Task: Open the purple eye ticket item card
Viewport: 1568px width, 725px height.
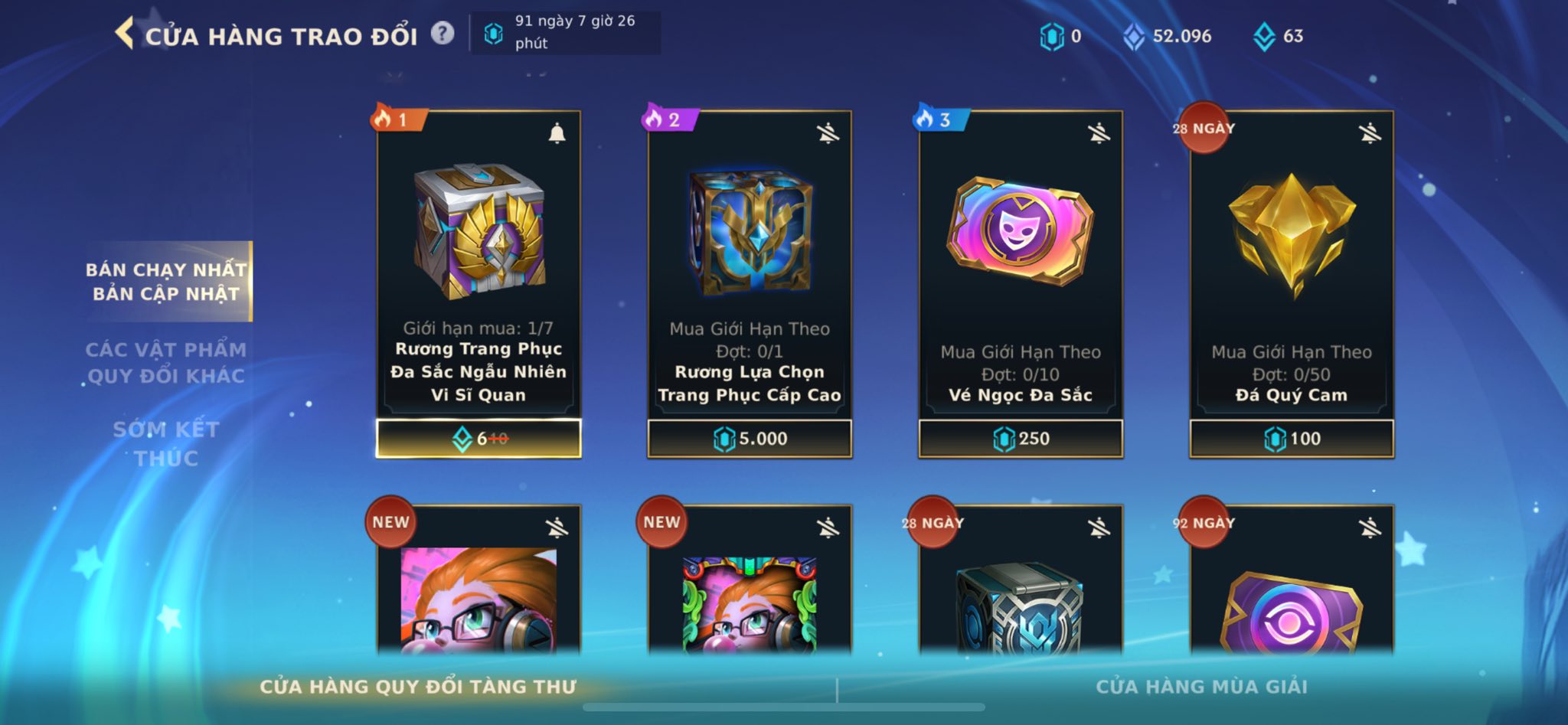Action: (1292, 605)
